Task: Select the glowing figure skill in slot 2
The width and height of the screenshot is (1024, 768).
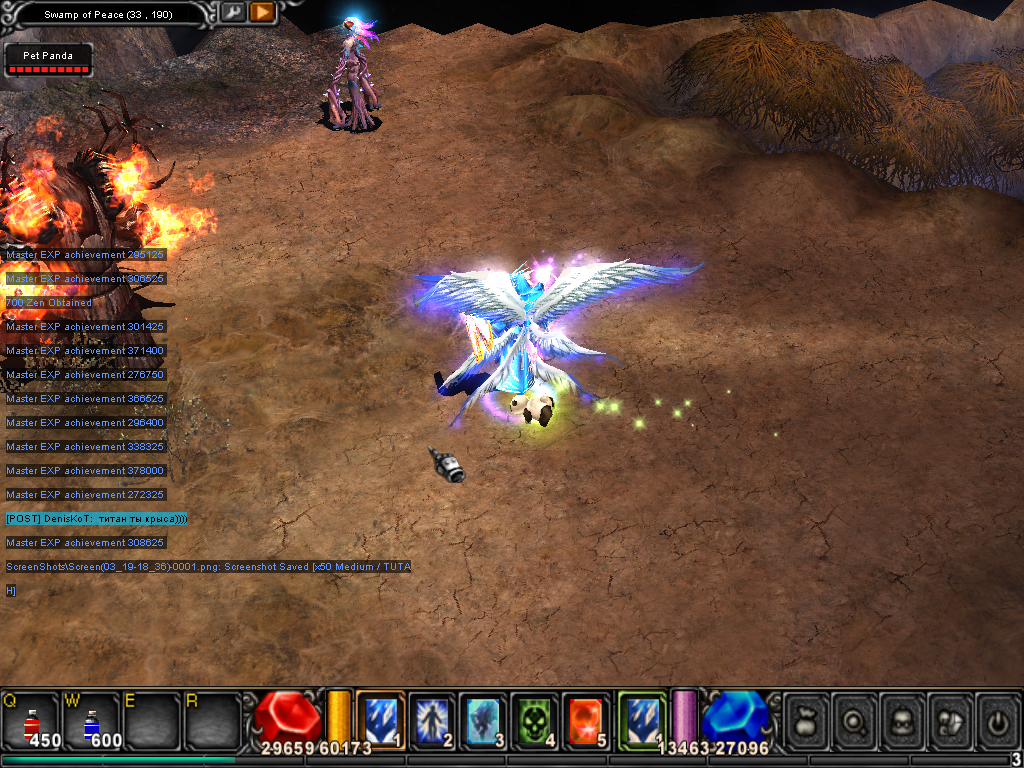Action: [x=433, y=719]
